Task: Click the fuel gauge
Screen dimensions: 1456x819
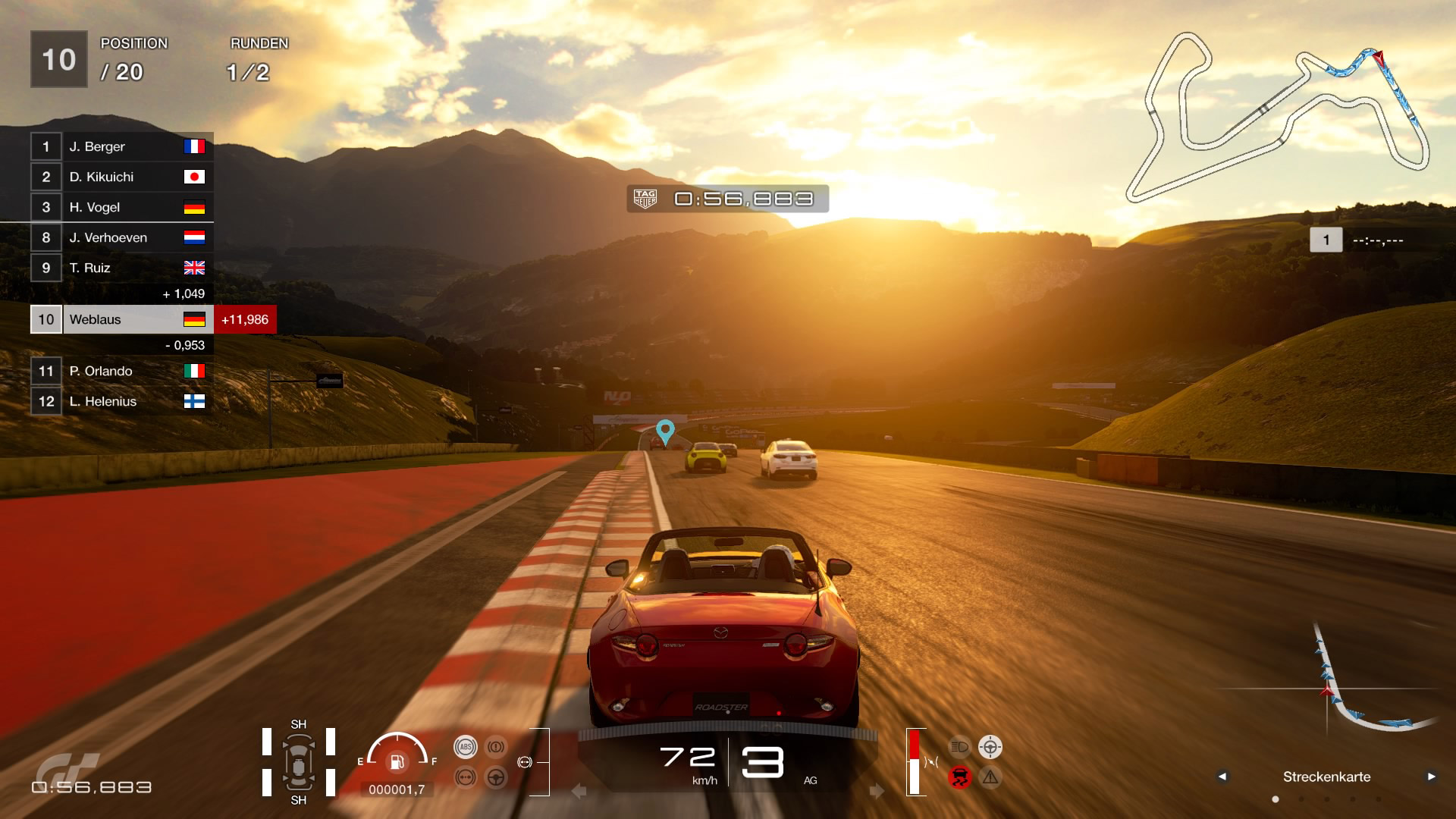Action: click(x=397, y=755)
